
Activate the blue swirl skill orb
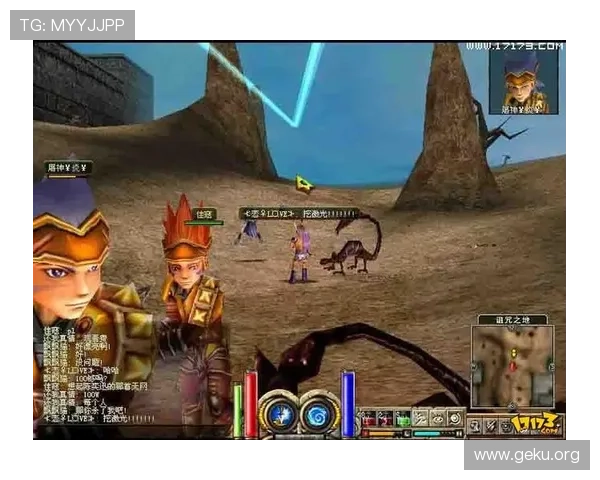(319, 414)
